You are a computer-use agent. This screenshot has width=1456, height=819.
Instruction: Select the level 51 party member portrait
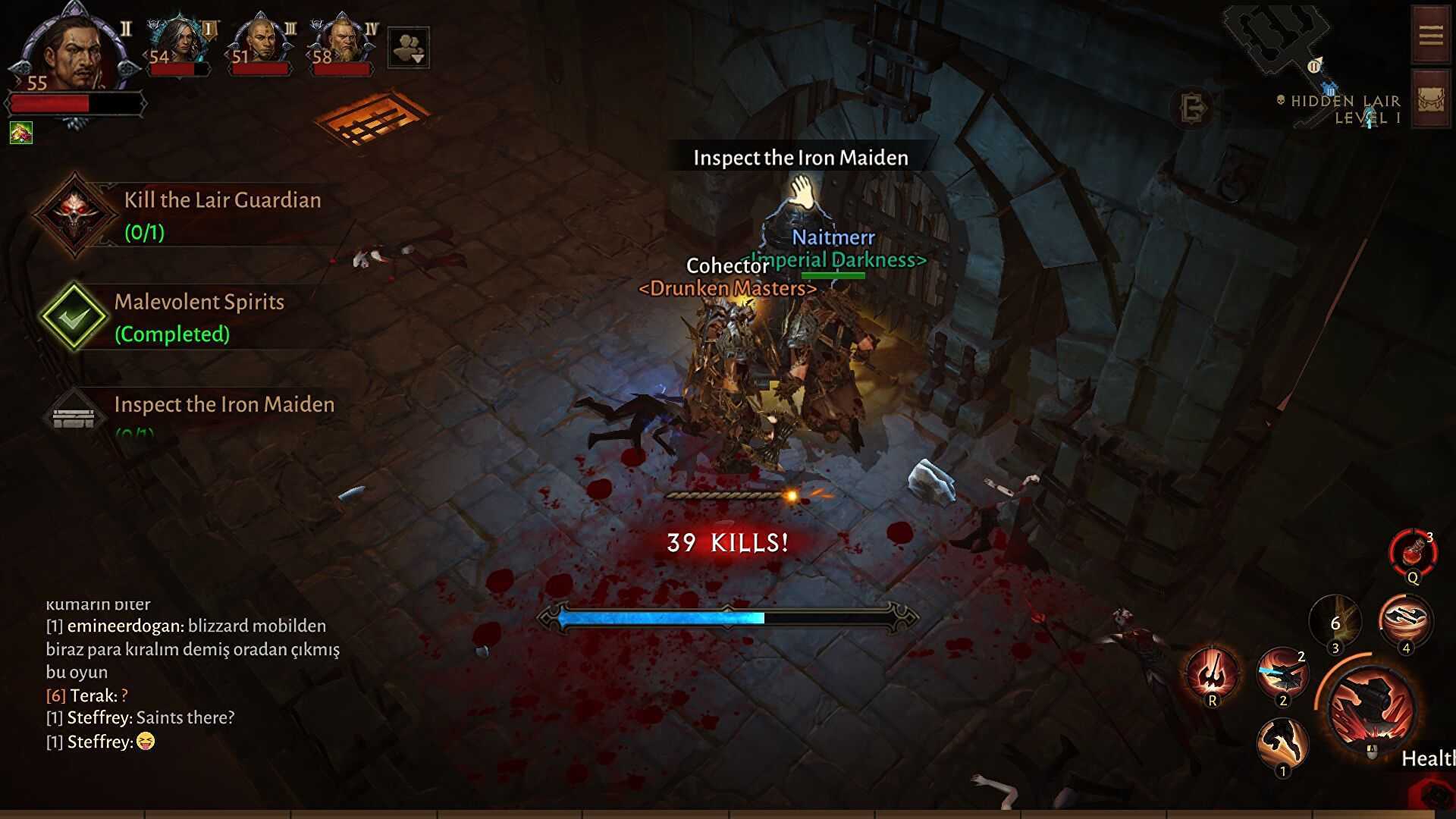261,42
